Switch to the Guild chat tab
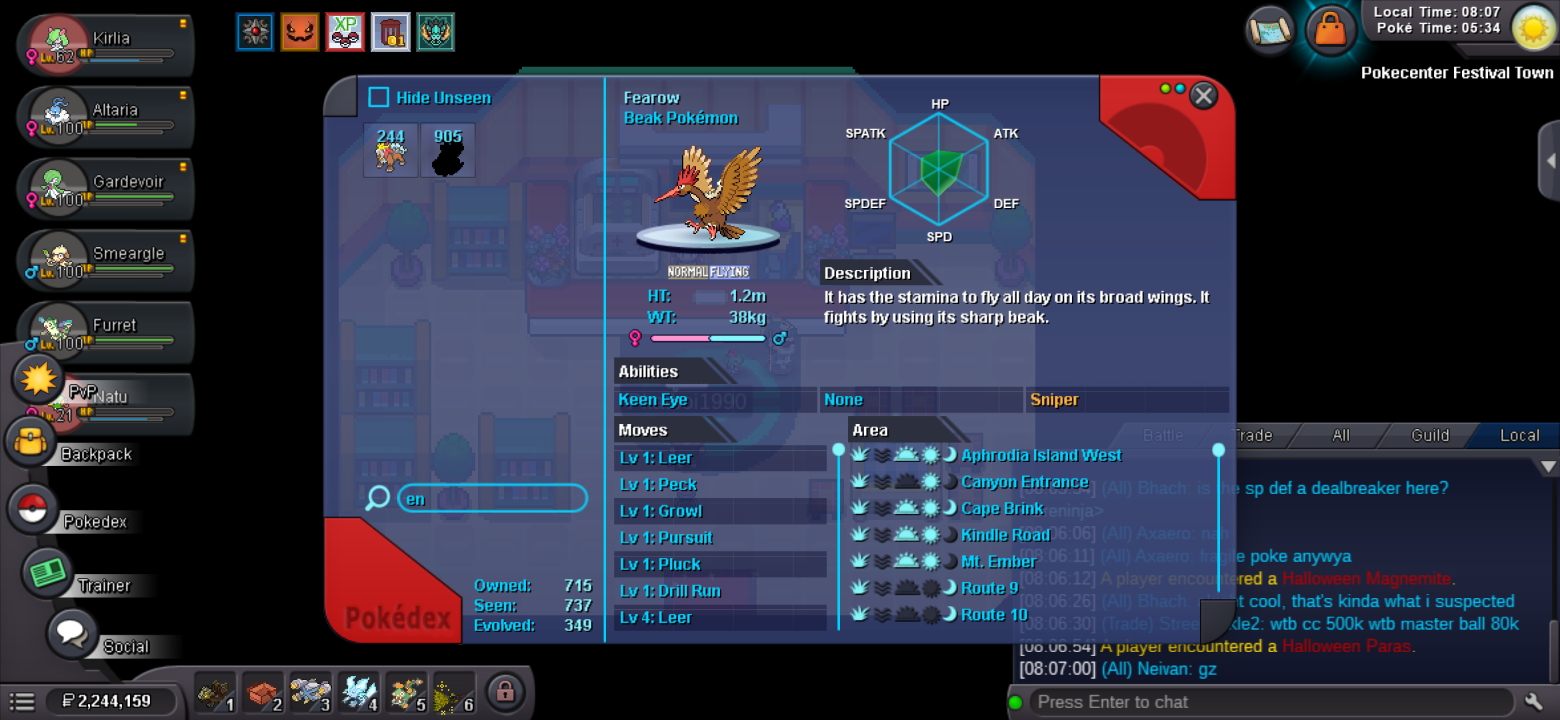 tap(1430, 435)
